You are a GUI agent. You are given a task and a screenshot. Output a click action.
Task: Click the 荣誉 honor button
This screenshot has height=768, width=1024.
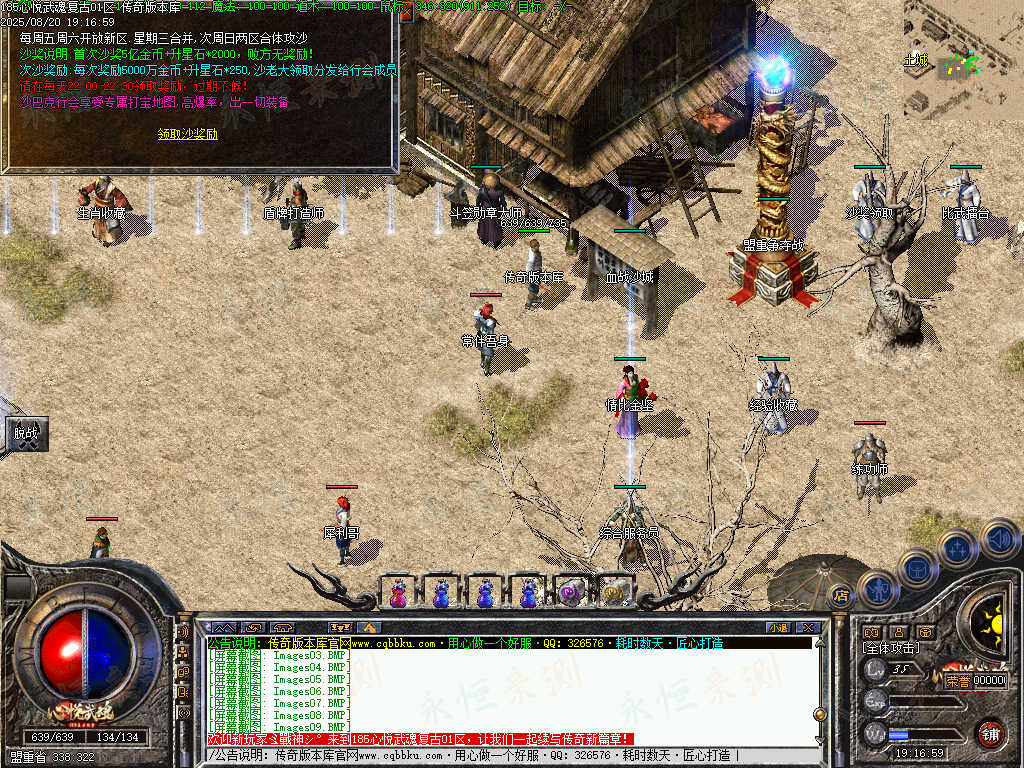[957, 680]
